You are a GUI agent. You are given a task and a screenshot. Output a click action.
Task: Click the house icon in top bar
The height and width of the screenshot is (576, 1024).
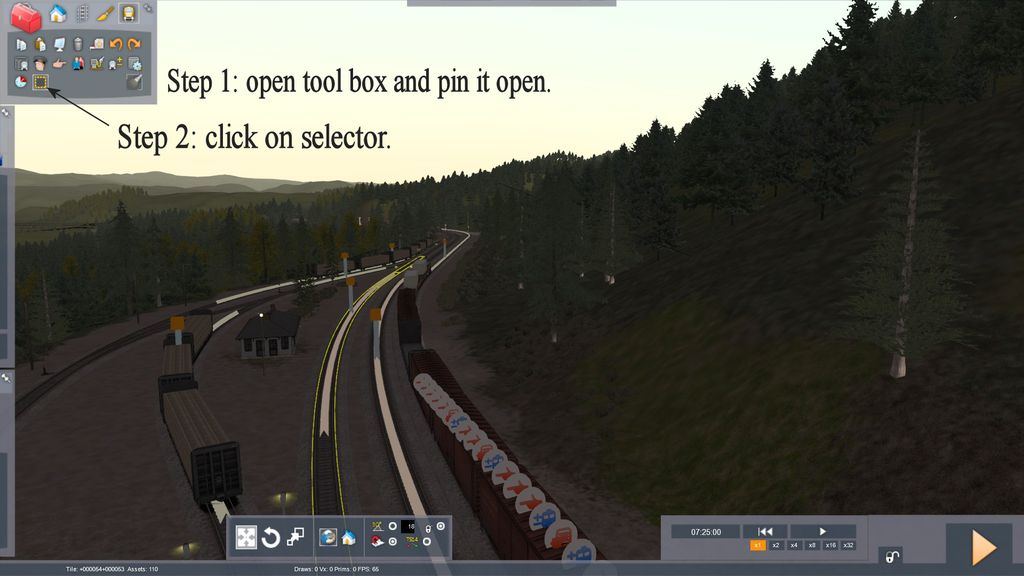point(57,14)
